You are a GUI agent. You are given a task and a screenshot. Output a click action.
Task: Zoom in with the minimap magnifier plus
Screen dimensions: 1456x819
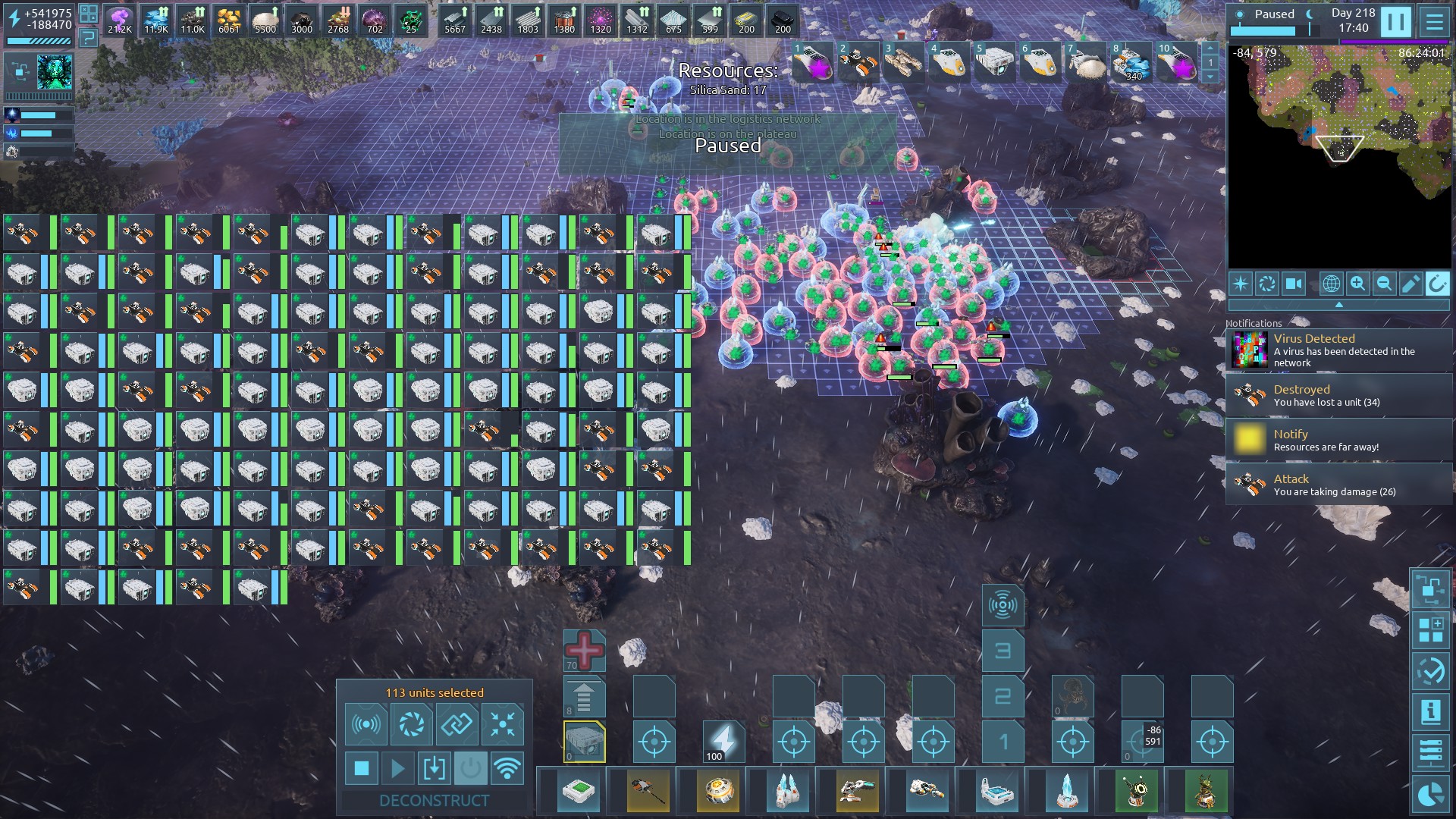(1357, 284)
